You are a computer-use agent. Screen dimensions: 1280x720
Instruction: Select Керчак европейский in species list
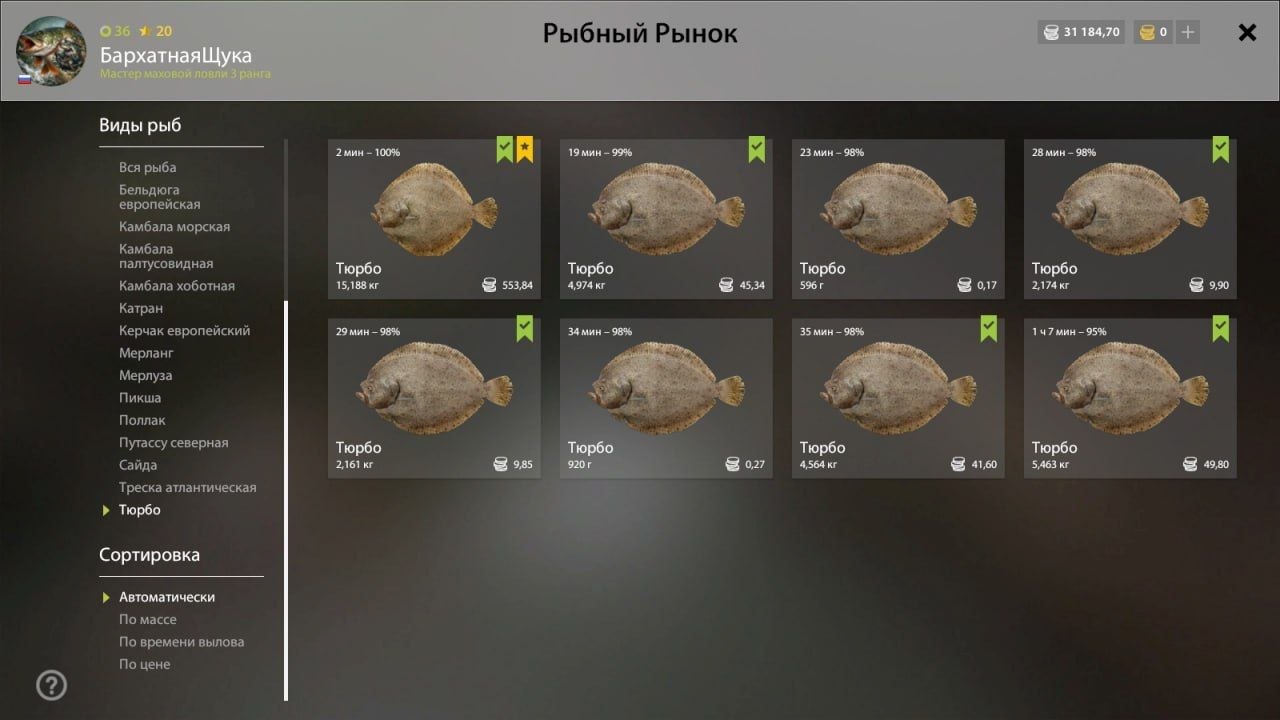tap(184, 331)
